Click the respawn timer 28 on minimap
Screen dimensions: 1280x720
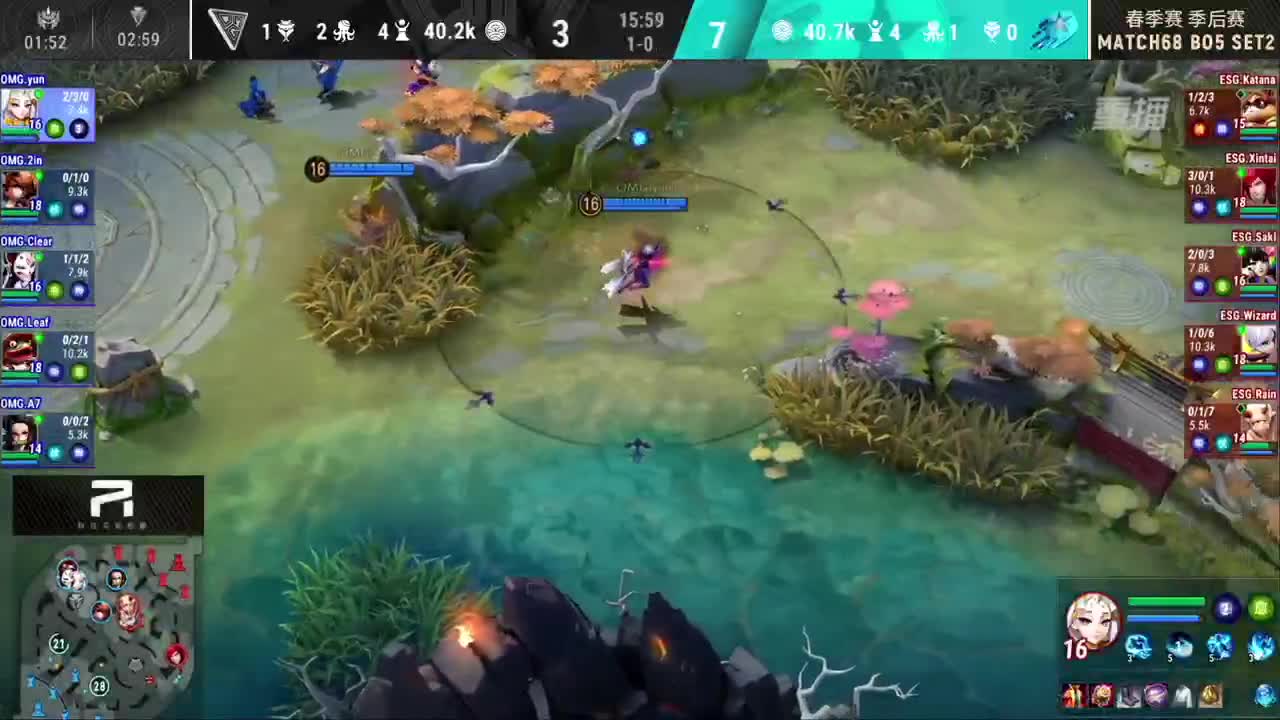(98, 687)
